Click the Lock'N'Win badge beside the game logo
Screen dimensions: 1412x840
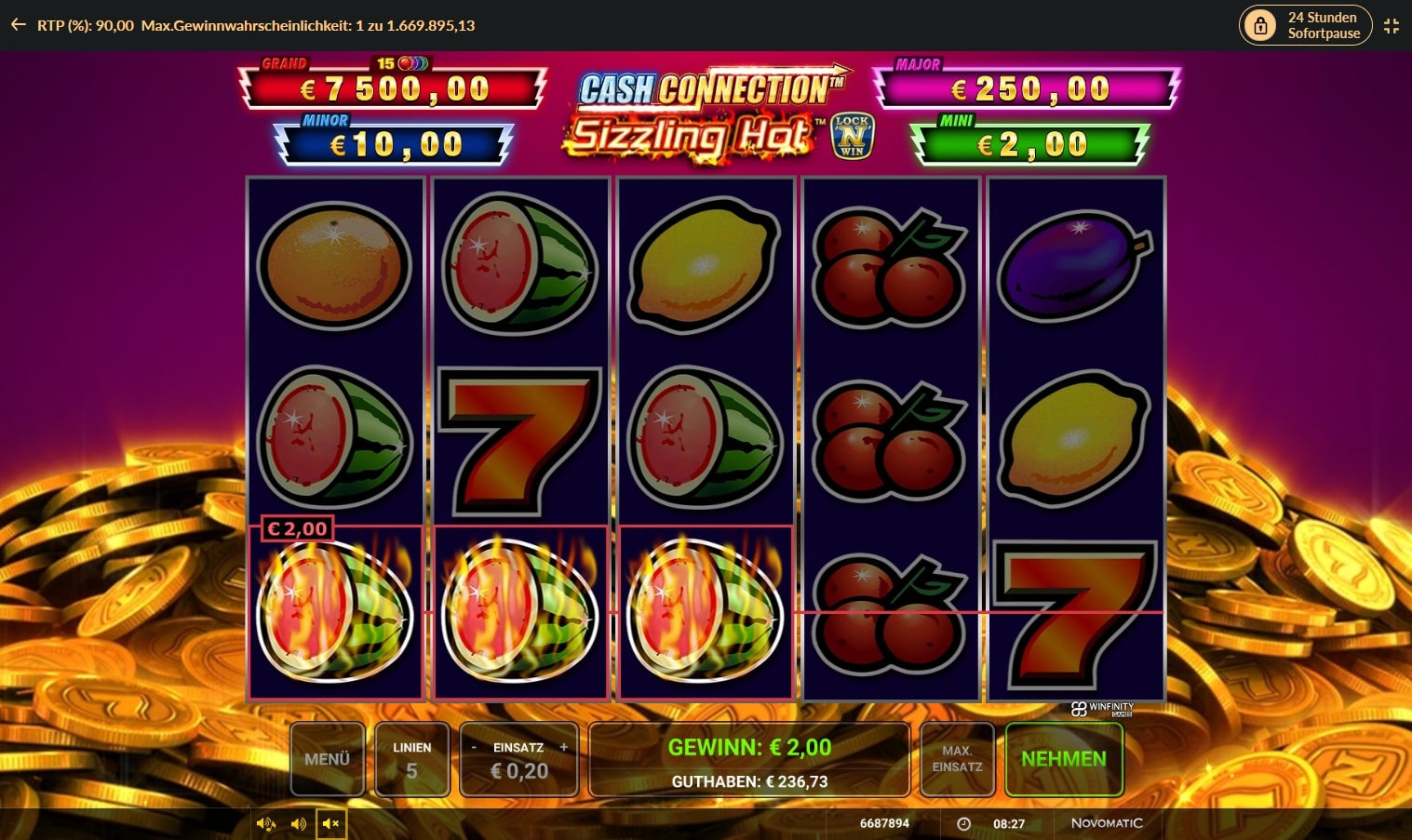[854, 133]
